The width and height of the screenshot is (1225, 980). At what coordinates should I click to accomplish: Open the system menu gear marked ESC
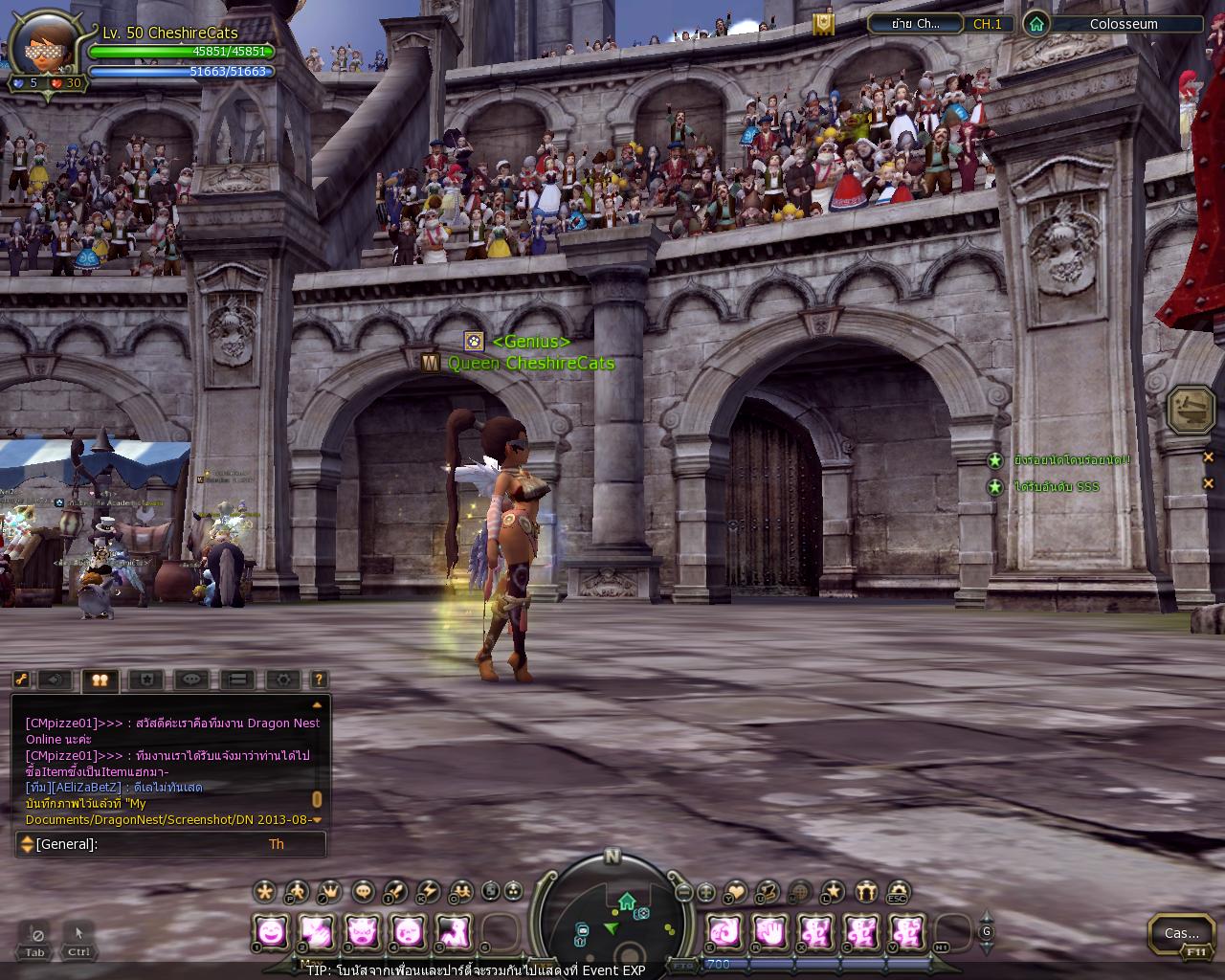pyautogui.click(x=897, y=892)
